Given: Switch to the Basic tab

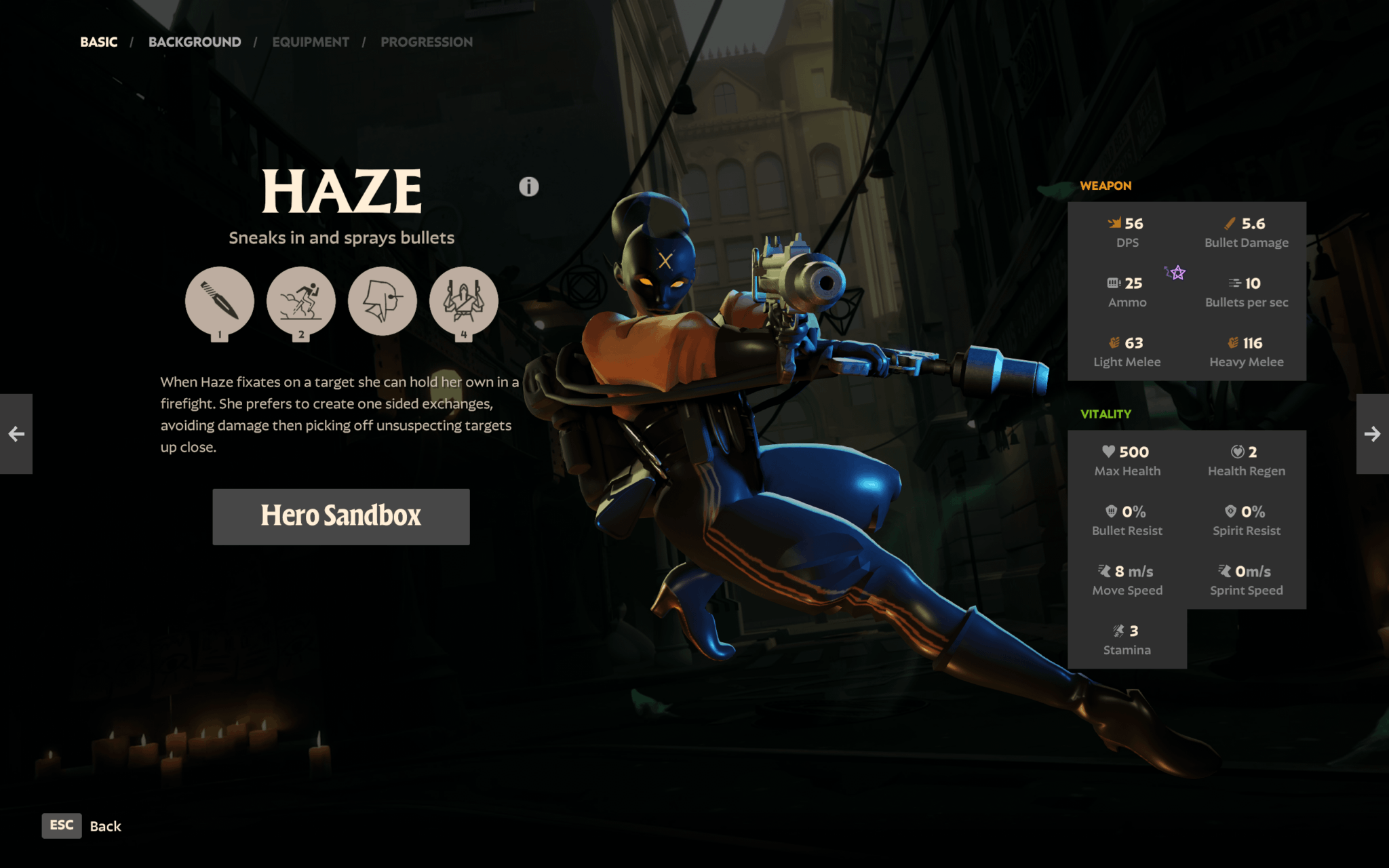Looking at the screenshot, I should [99, 42].
